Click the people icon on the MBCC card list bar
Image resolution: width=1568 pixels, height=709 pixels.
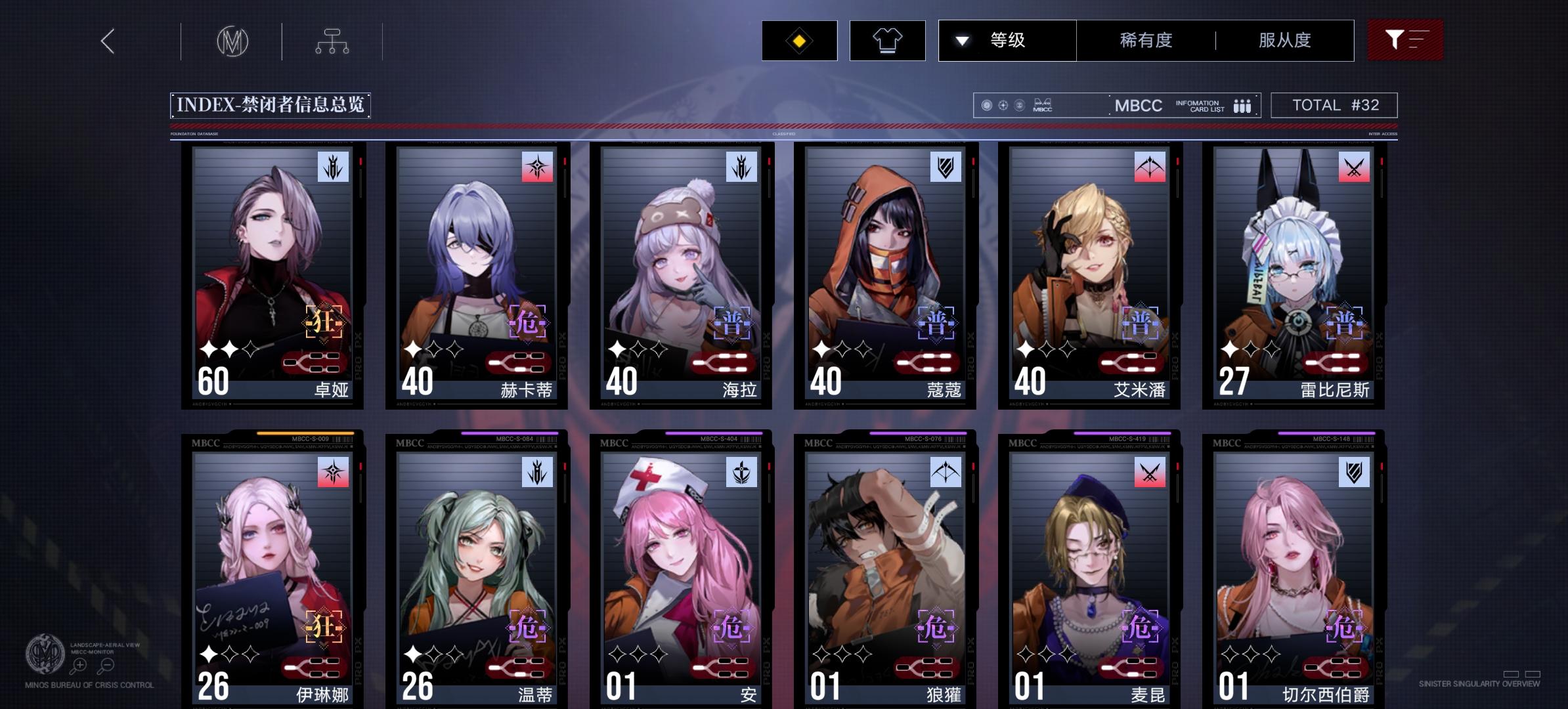[x=1242, y=105]
